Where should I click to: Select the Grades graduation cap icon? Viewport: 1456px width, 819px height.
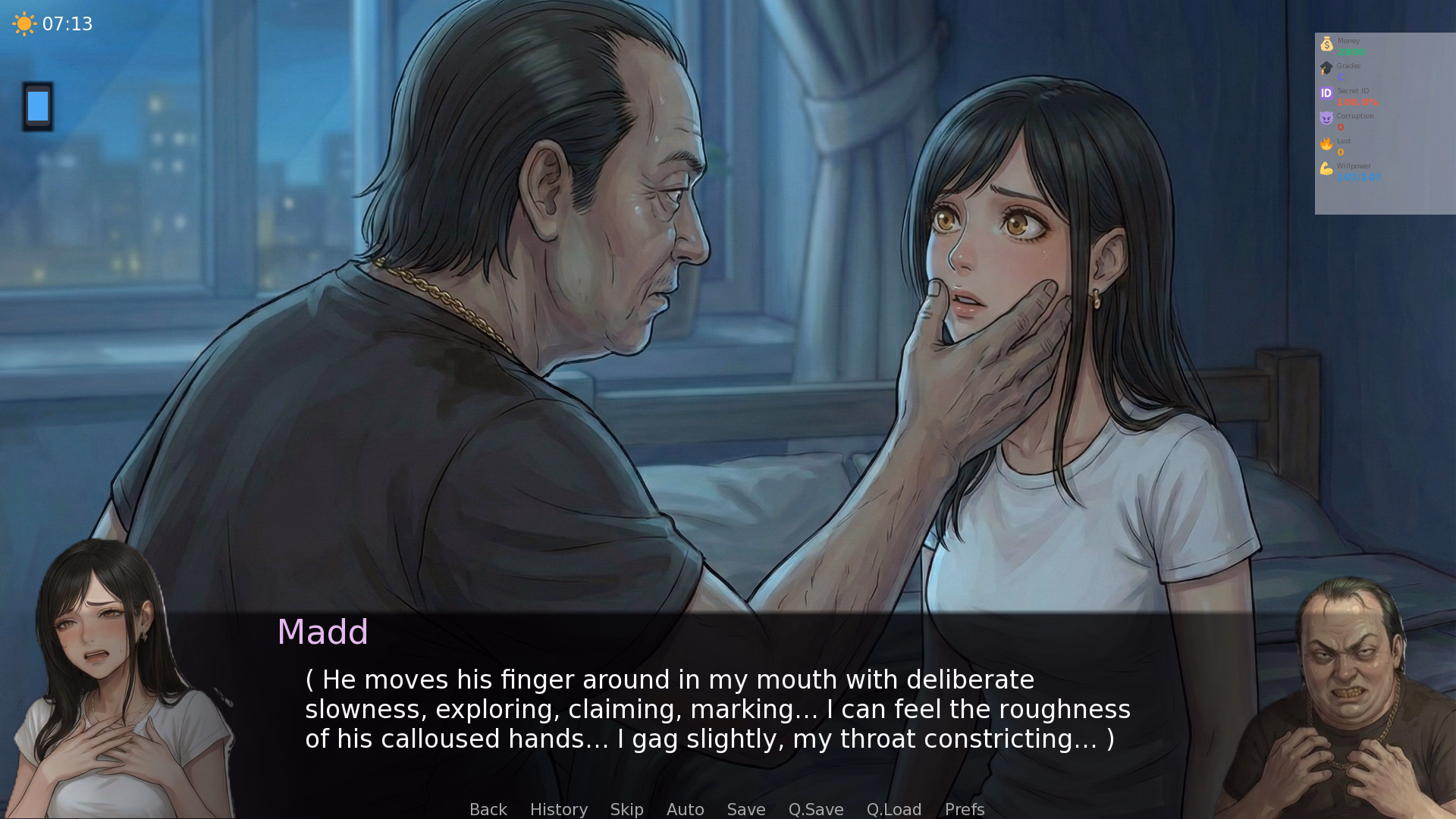pyautogui.click(x=1326, y=68)
